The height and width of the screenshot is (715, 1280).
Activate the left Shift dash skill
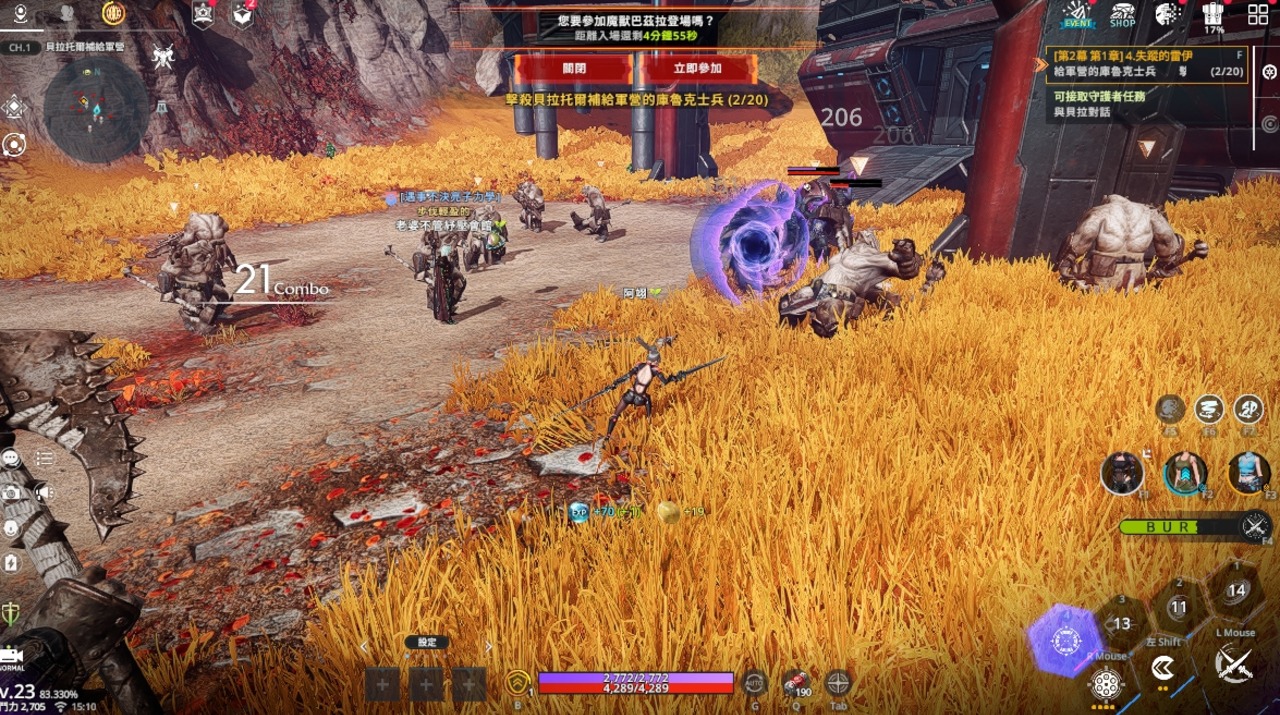(1162, 667)
